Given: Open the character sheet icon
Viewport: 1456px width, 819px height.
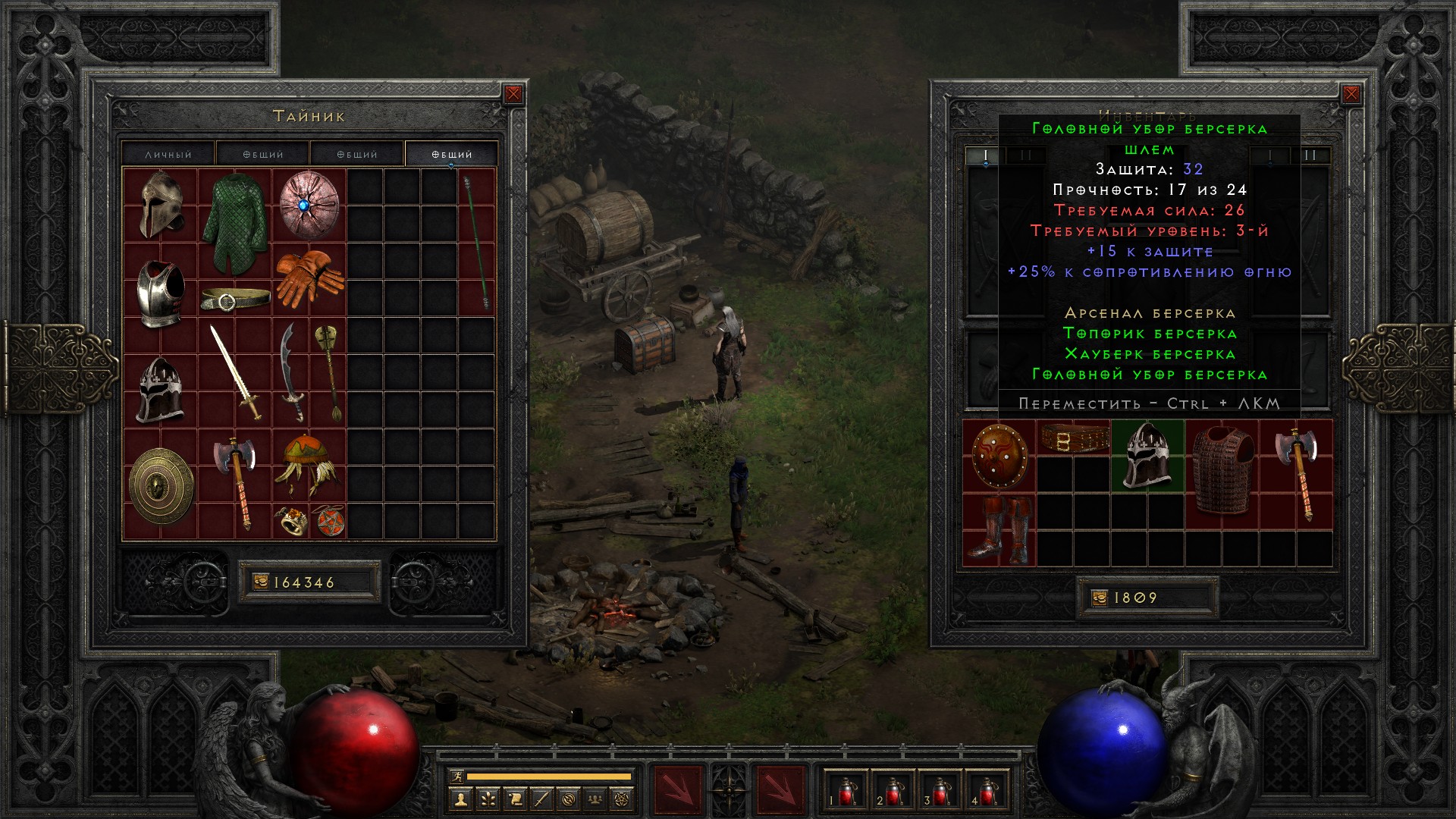Looking at the screenshot, I should click(x=460, y=799).
